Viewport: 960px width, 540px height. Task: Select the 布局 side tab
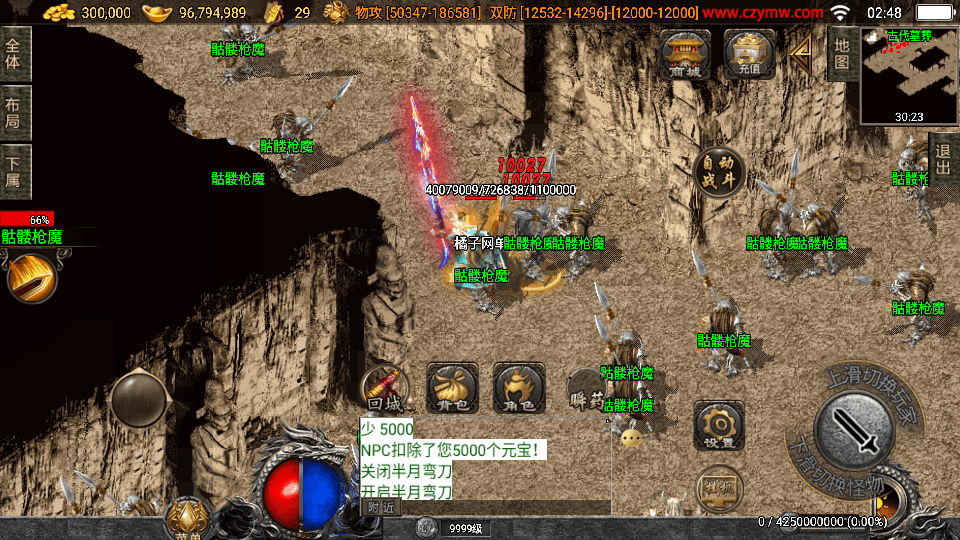pyautogui.click(x=14, y=112)
